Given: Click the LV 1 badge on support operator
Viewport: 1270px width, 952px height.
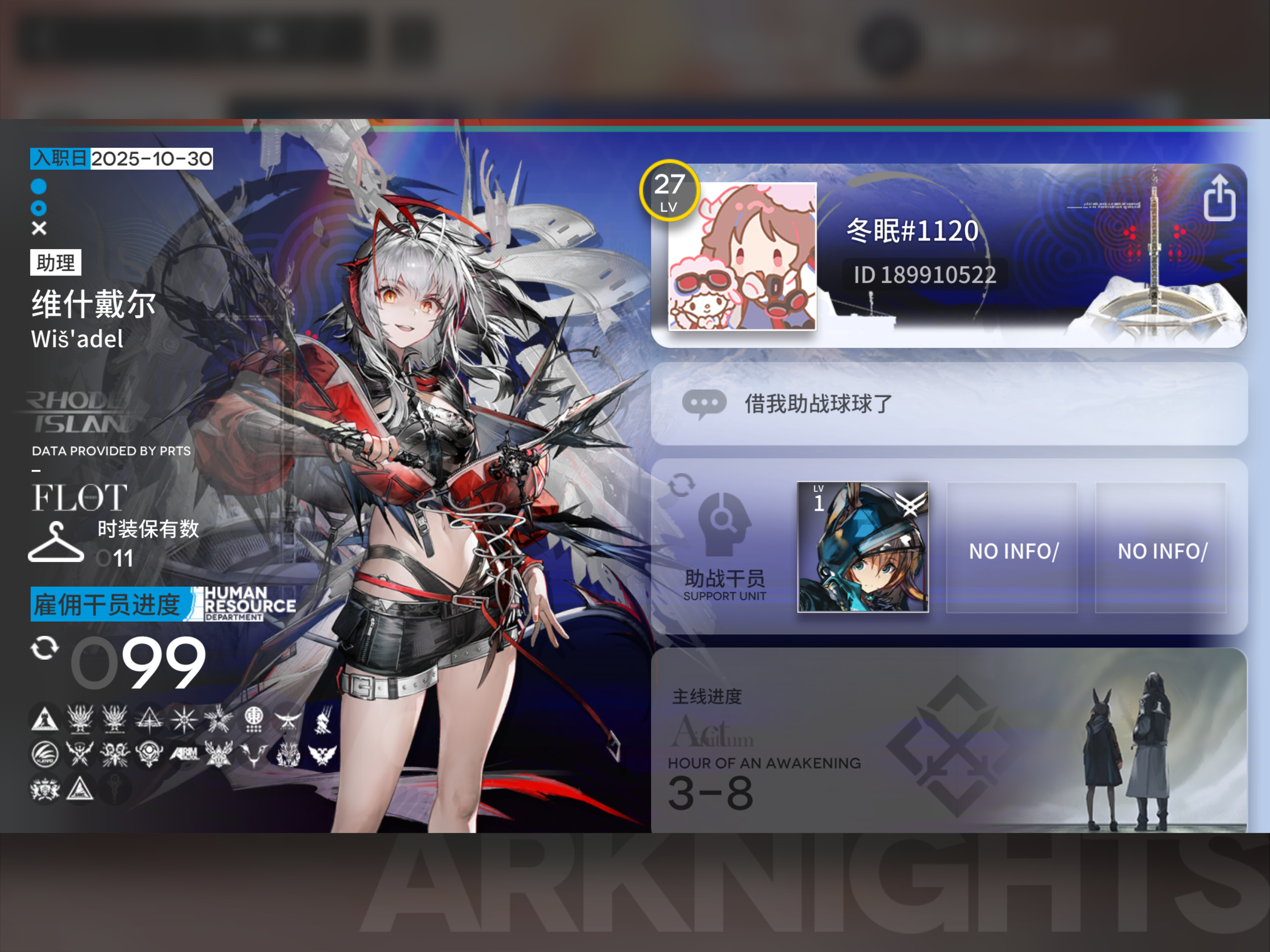Looking at the screenshot, I should tap(818, 500).
